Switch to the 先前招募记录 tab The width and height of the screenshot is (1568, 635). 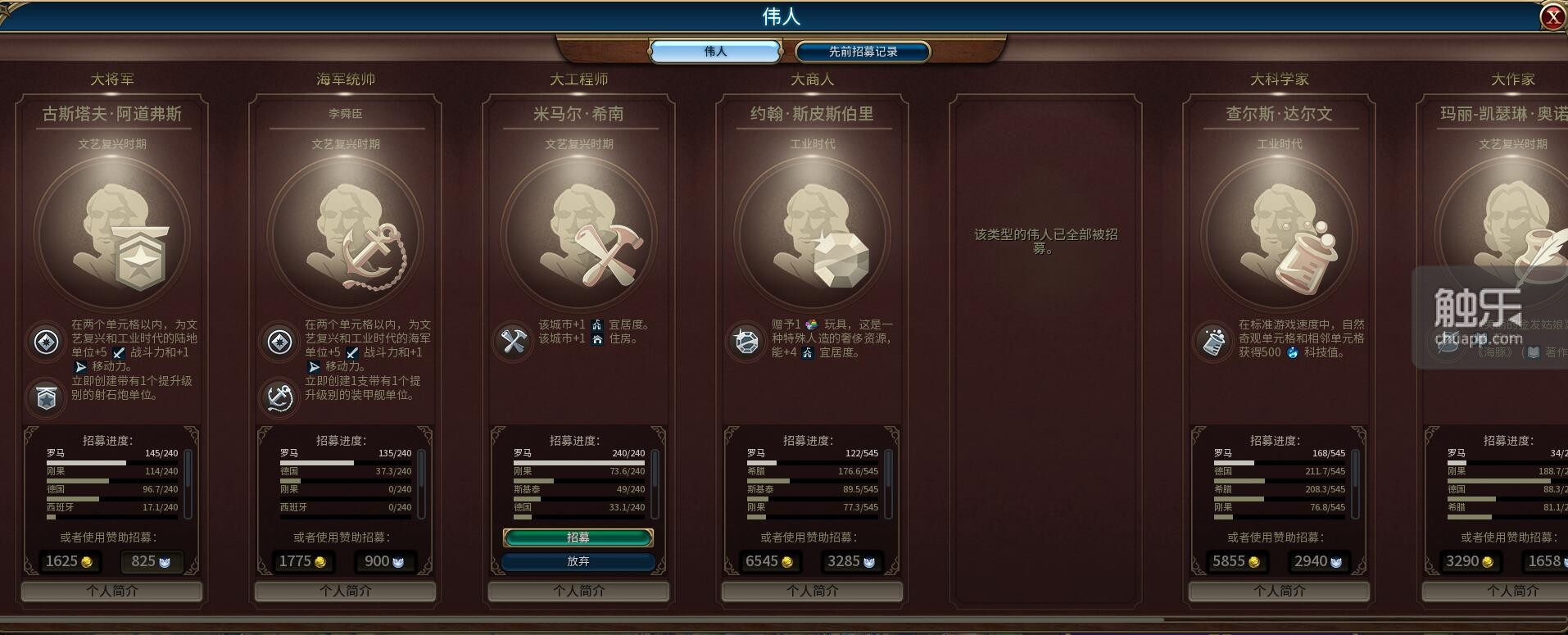pos(861,51)
